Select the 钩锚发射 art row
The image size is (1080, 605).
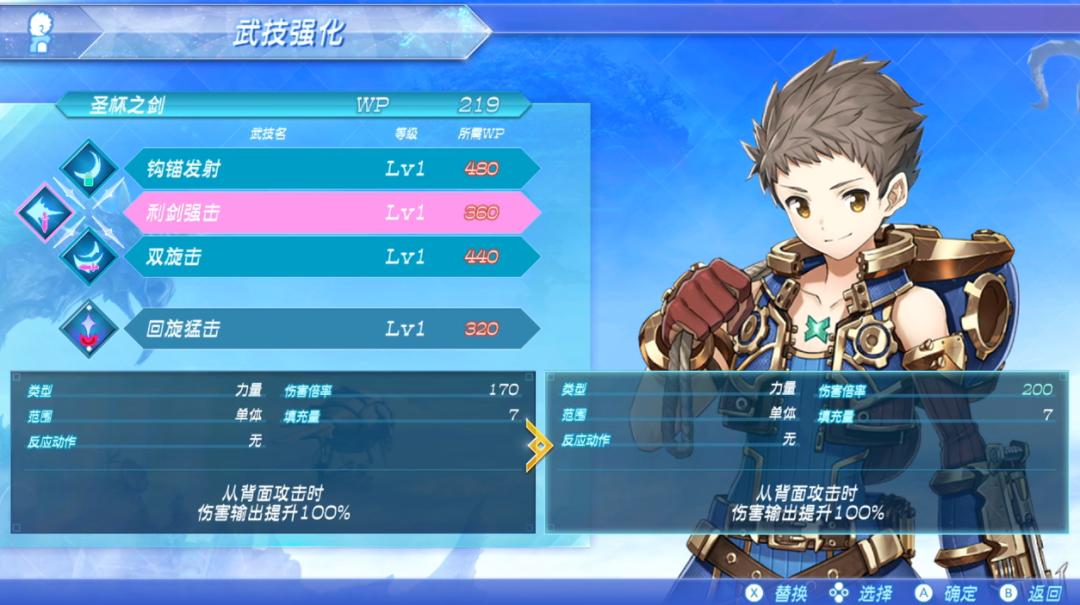click(x=330, y=169)
